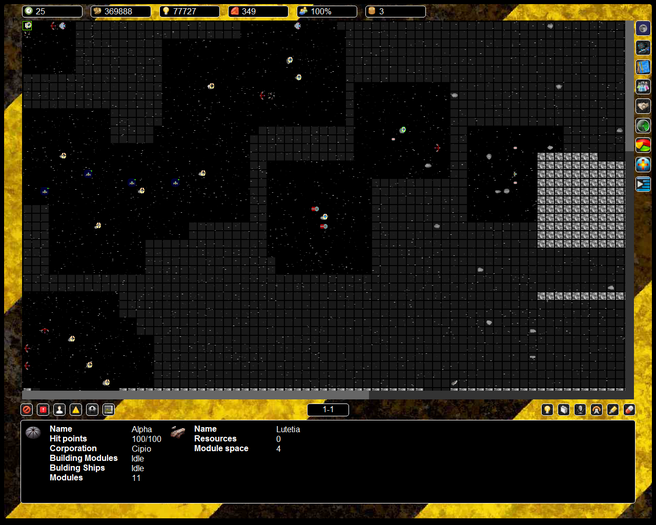Activate the orange signal antenna button
The height and width of the screenshot is (525, 656).
(x=596, y=409)
